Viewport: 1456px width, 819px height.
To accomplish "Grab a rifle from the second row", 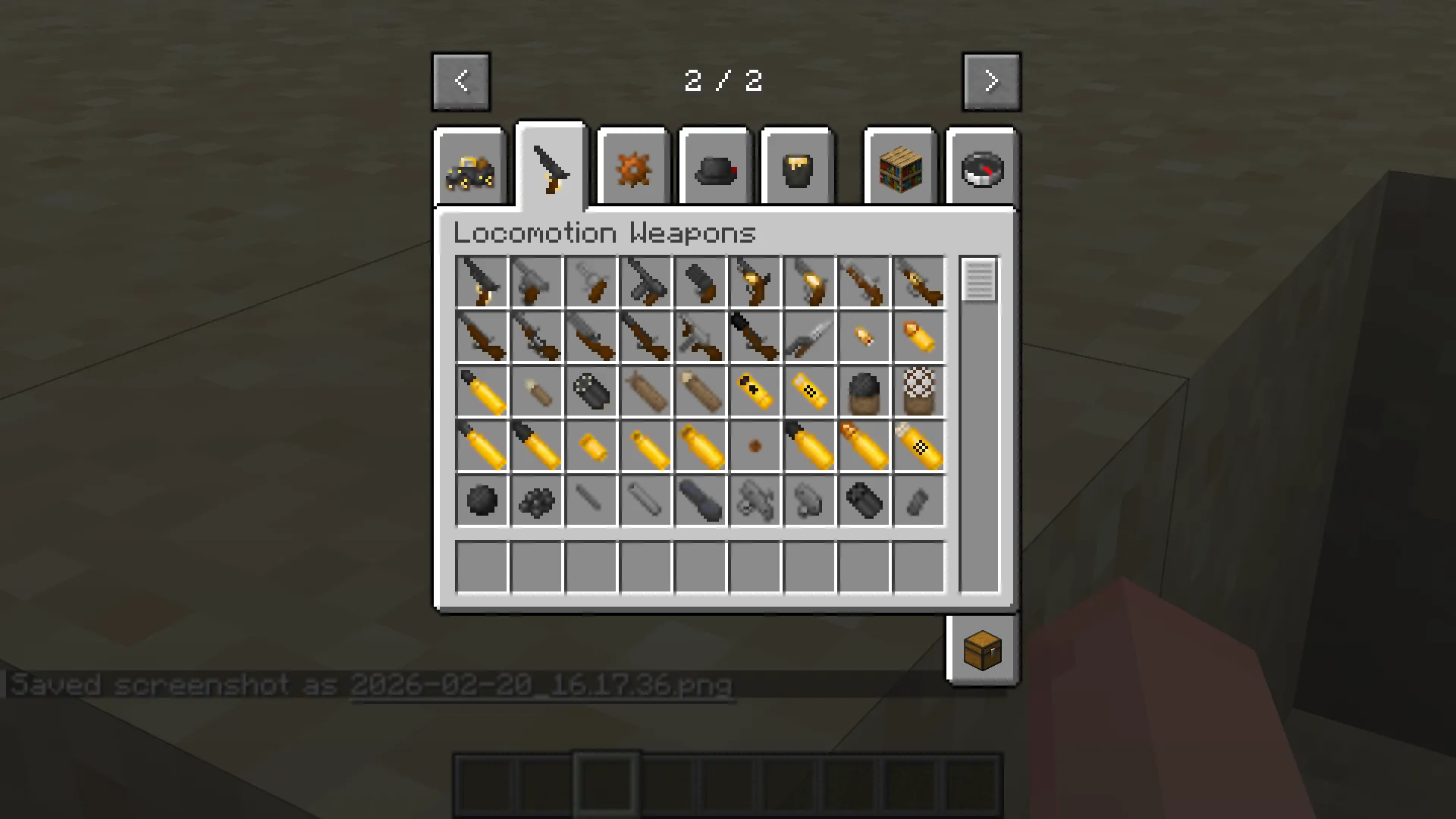I will tap(482, 336).
